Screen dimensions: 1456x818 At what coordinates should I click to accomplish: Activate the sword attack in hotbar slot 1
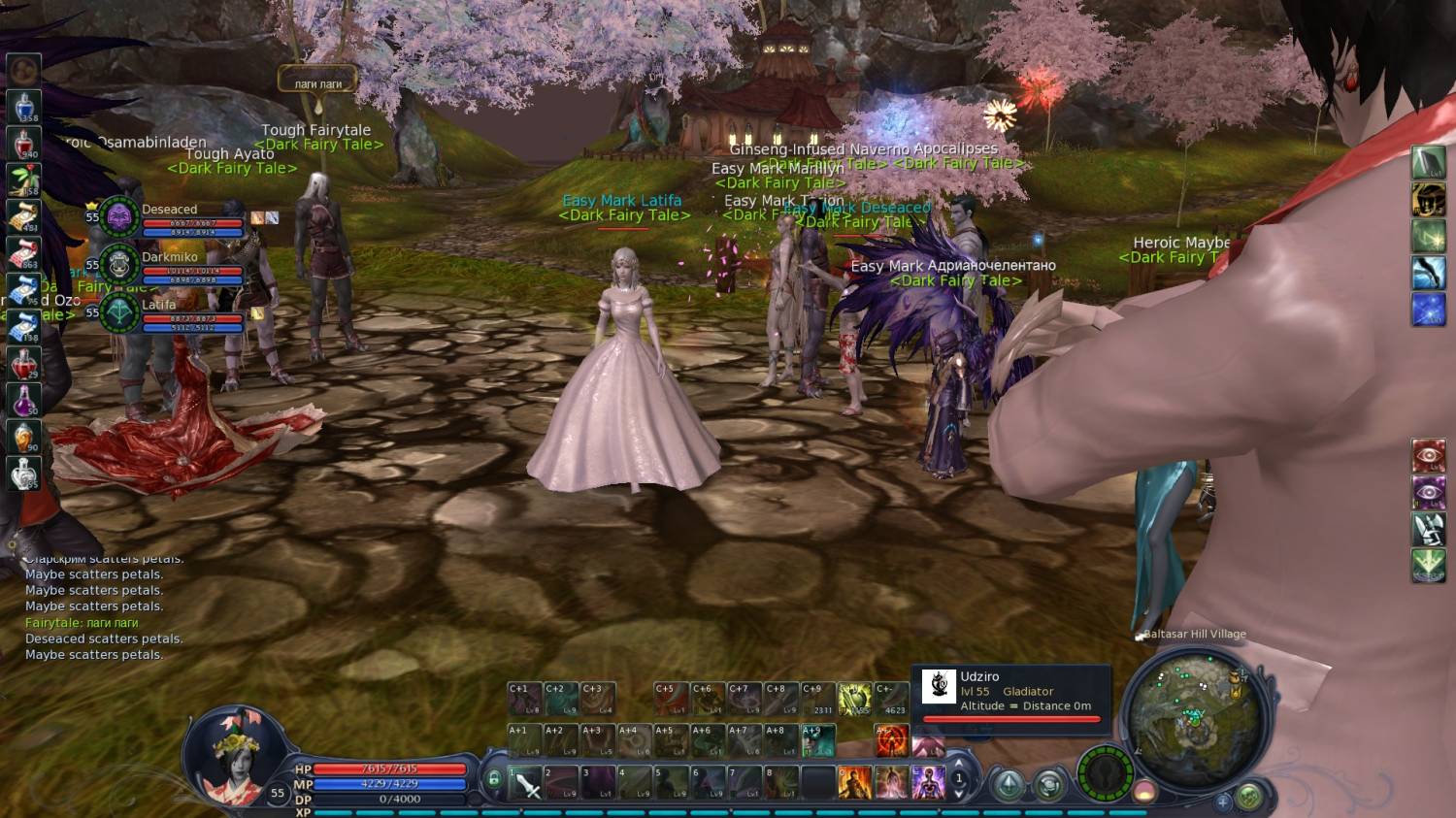click(526, 783)
